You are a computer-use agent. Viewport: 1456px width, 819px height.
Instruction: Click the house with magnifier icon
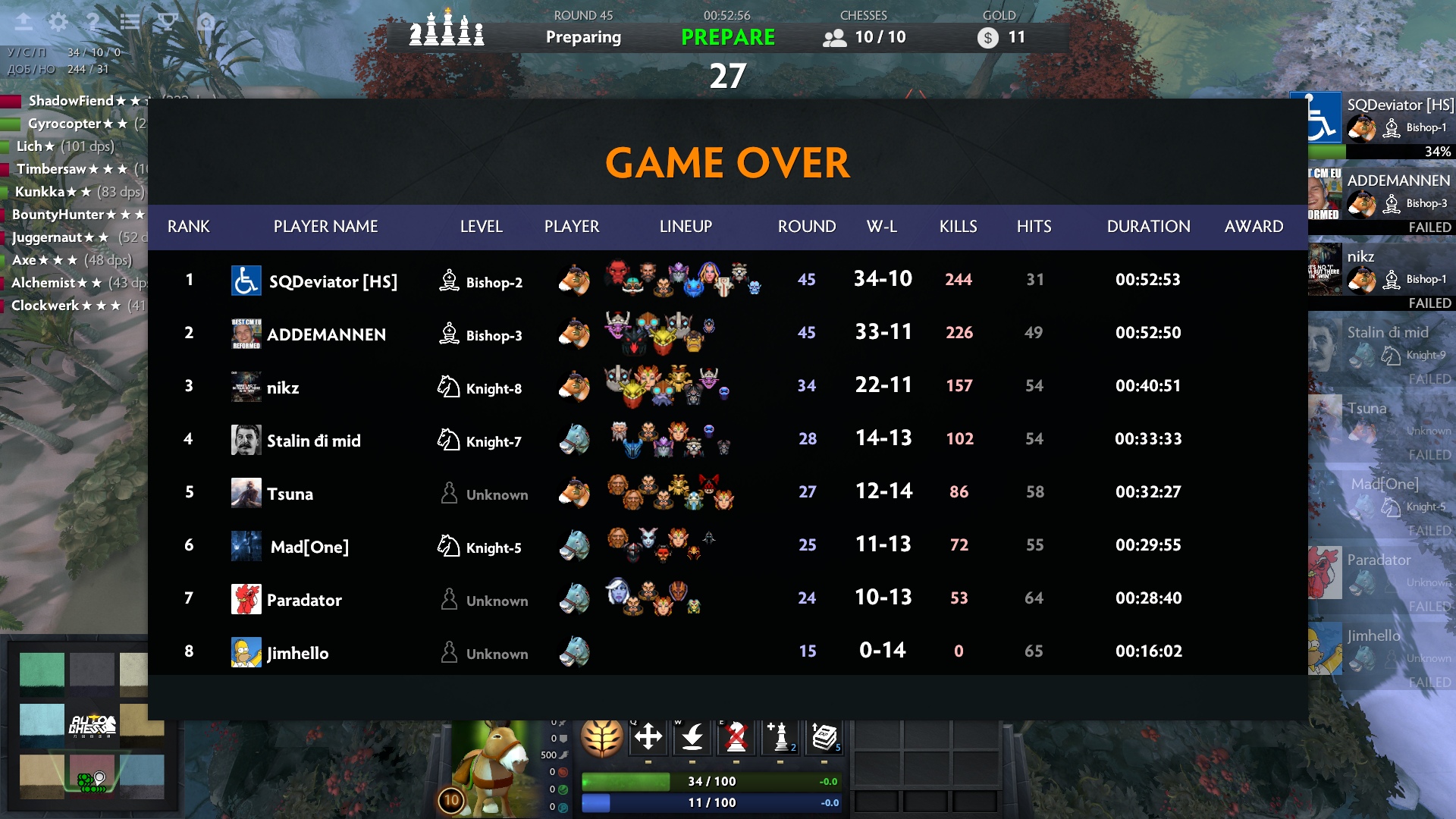(x=206, y=22)
